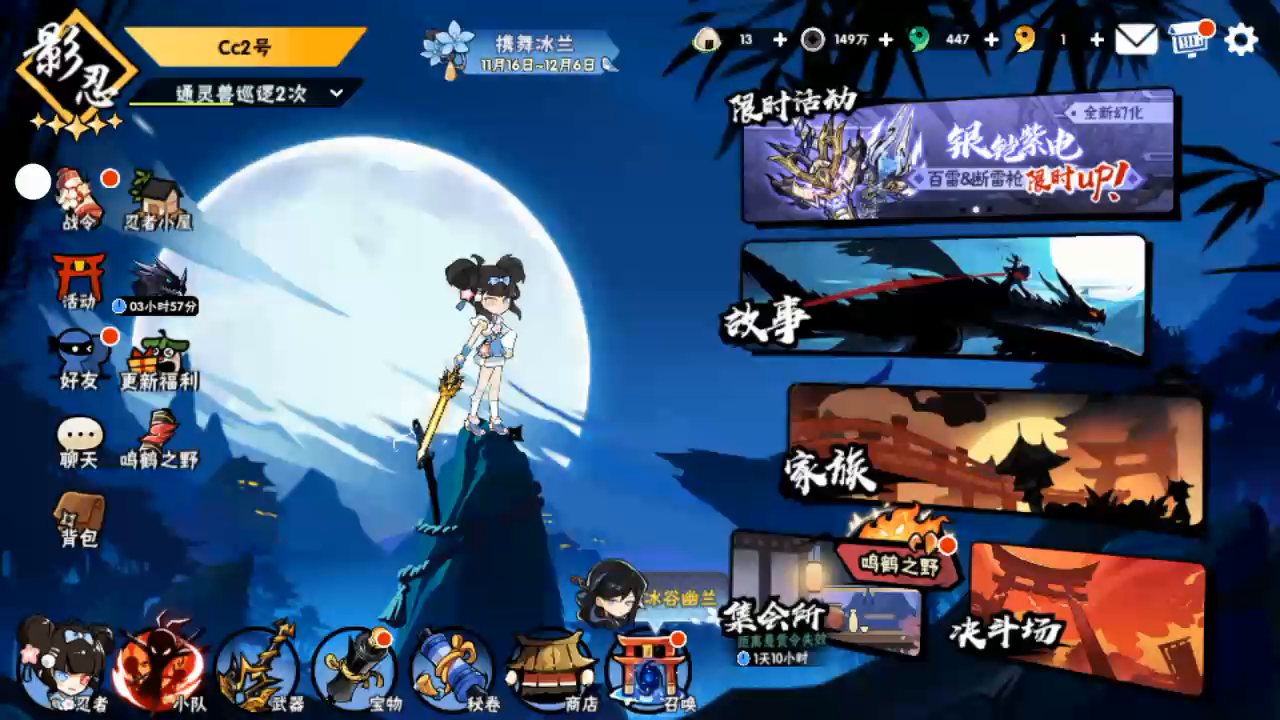Expand the 通灵兽巡逻 quest tracker dropdown

click(x=336, y=93)
